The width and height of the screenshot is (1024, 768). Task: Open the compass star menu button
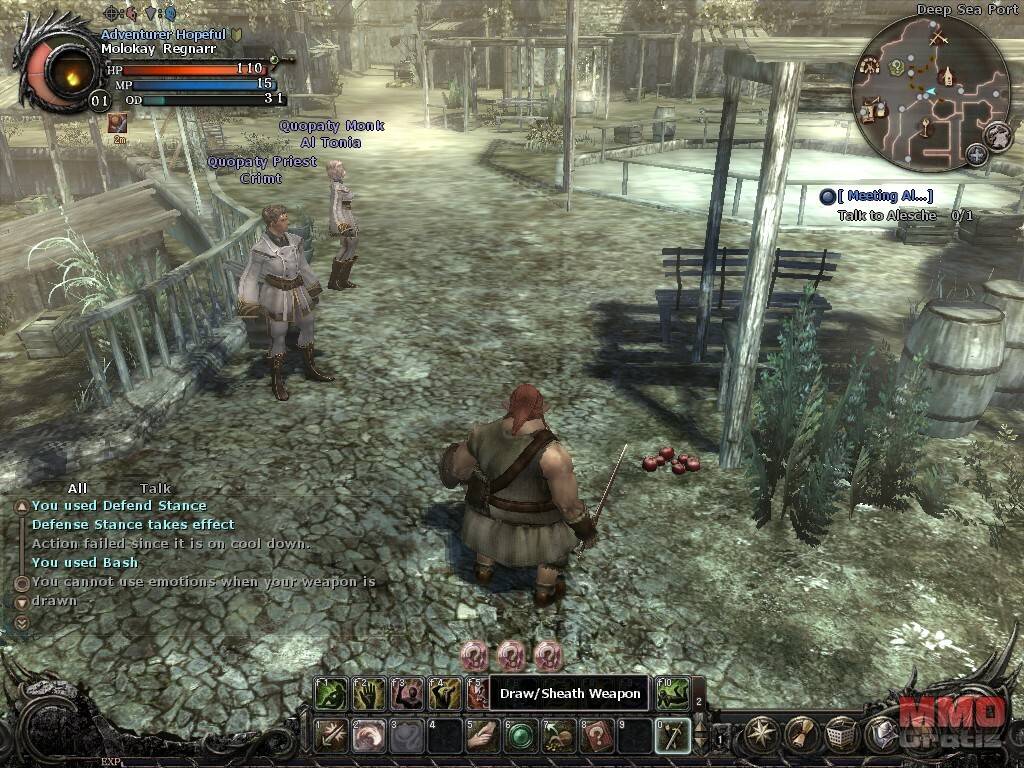[x=764, y=735]
